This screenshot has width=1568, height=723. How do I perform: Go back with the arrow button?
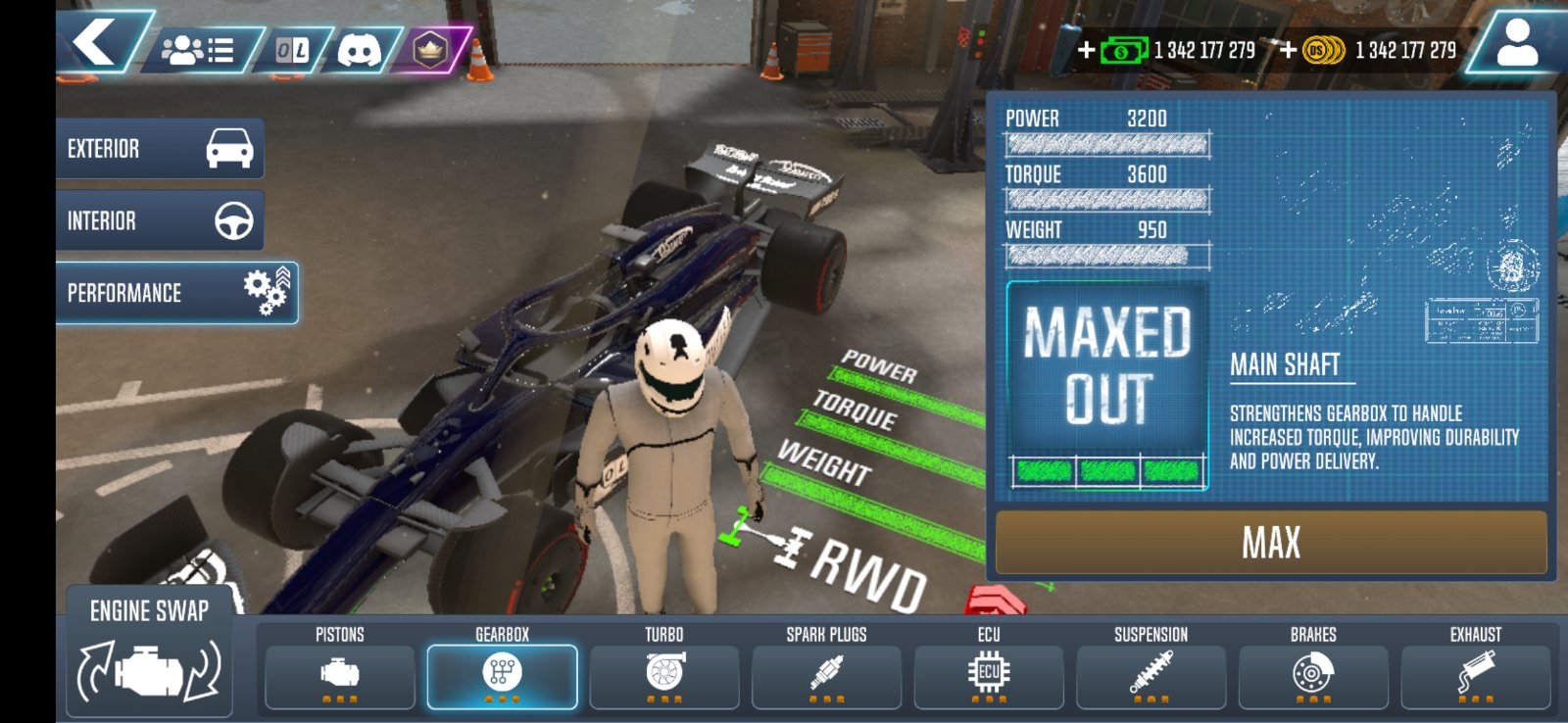98,44
